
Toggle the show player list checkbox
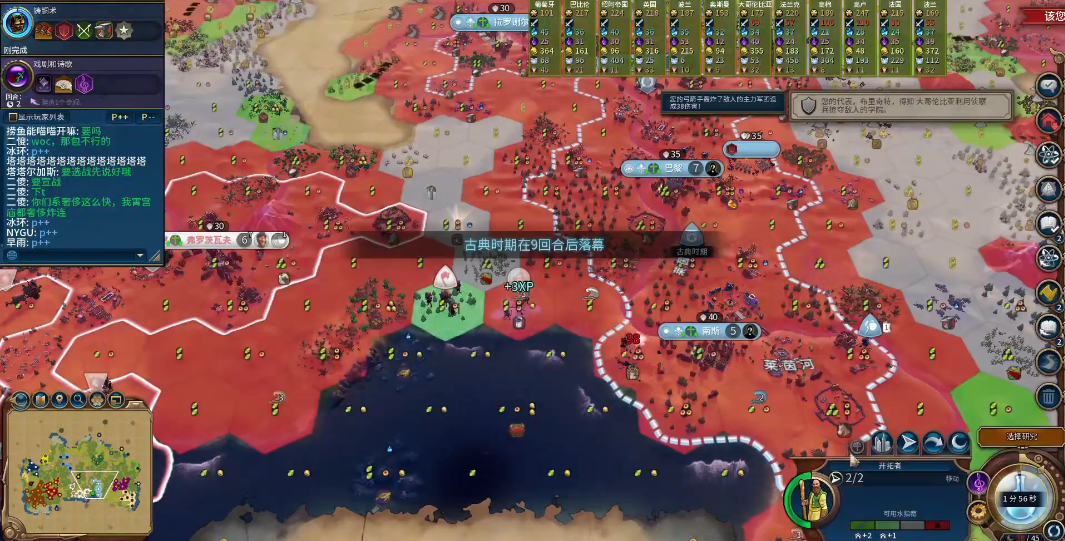[12, 117]
